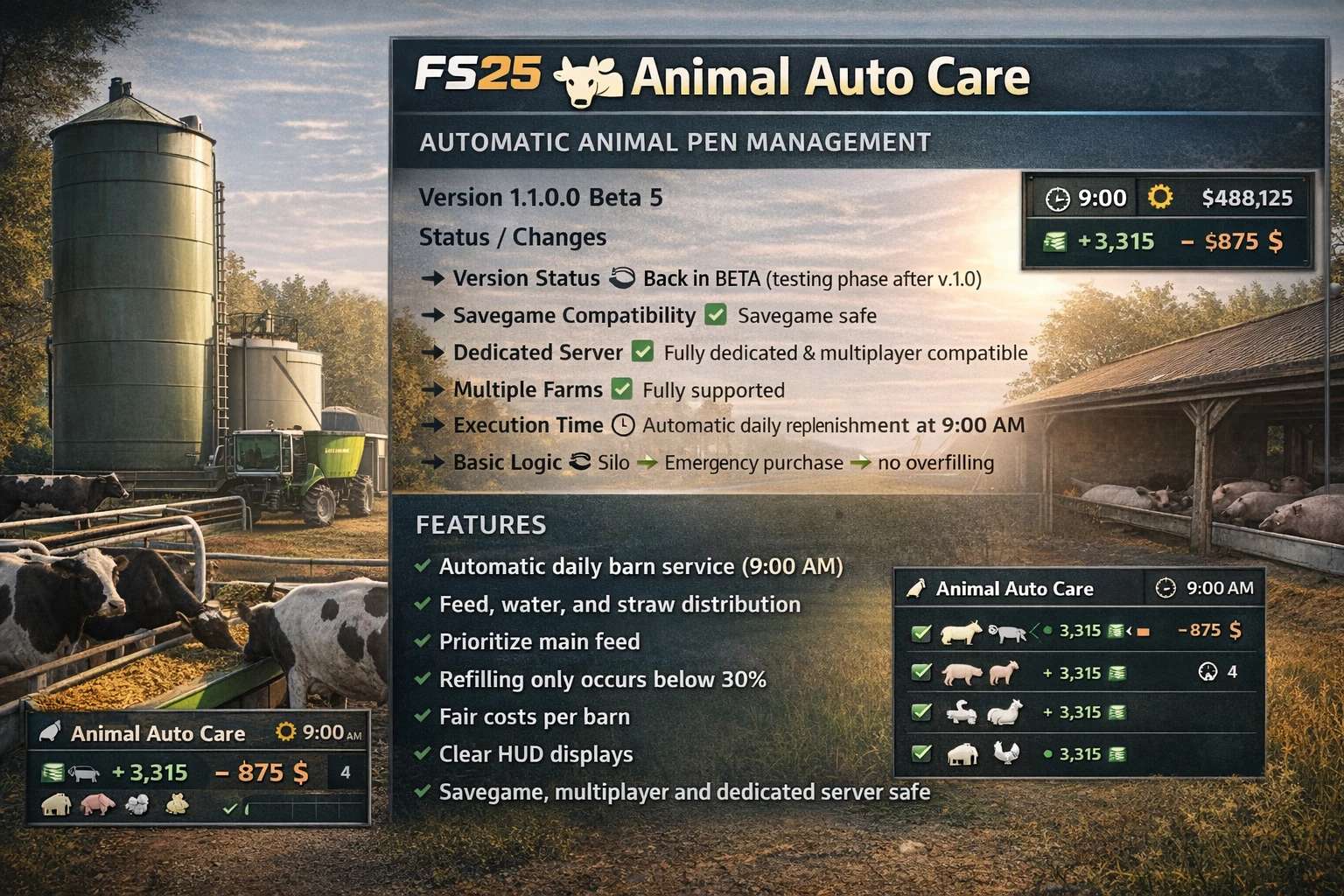Click the chicken icon in Auto Care list

(1008, 753)
